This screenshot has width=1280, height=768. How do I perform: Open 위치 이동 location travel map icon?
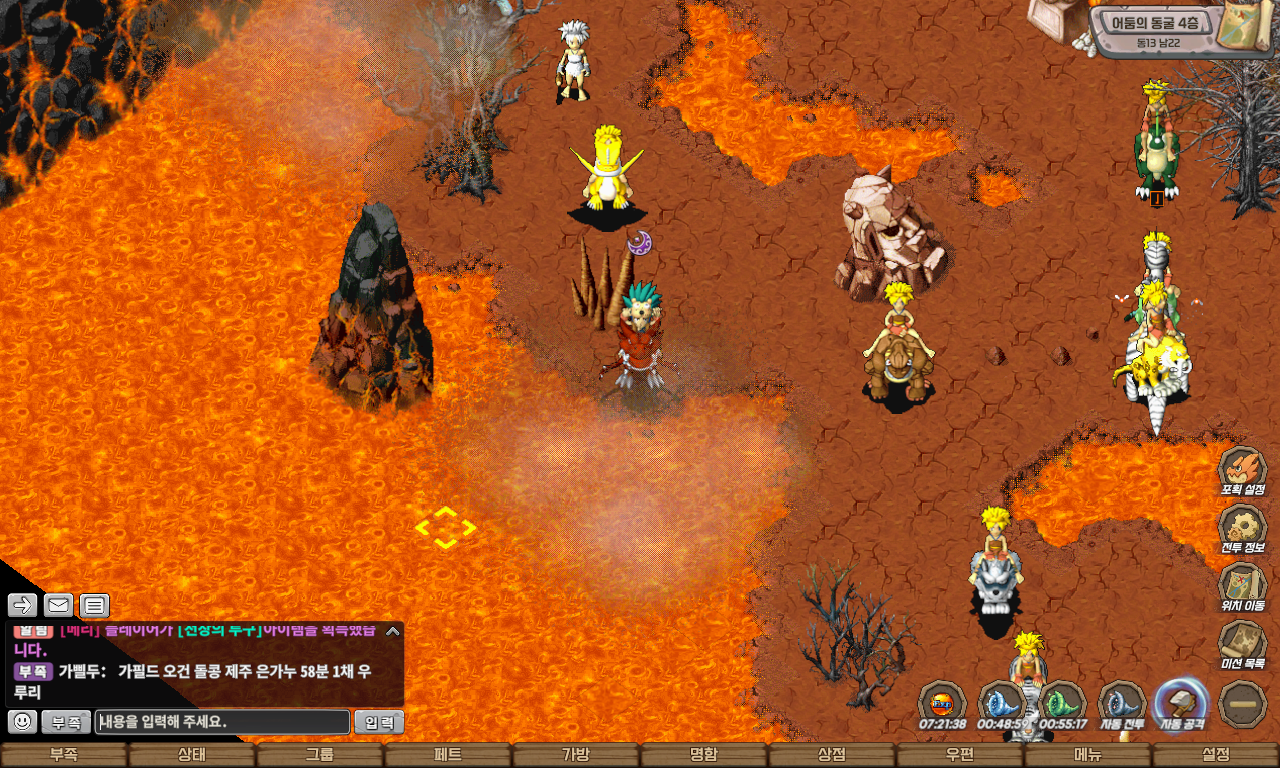pyautogui.click(x=1243, y=588)
